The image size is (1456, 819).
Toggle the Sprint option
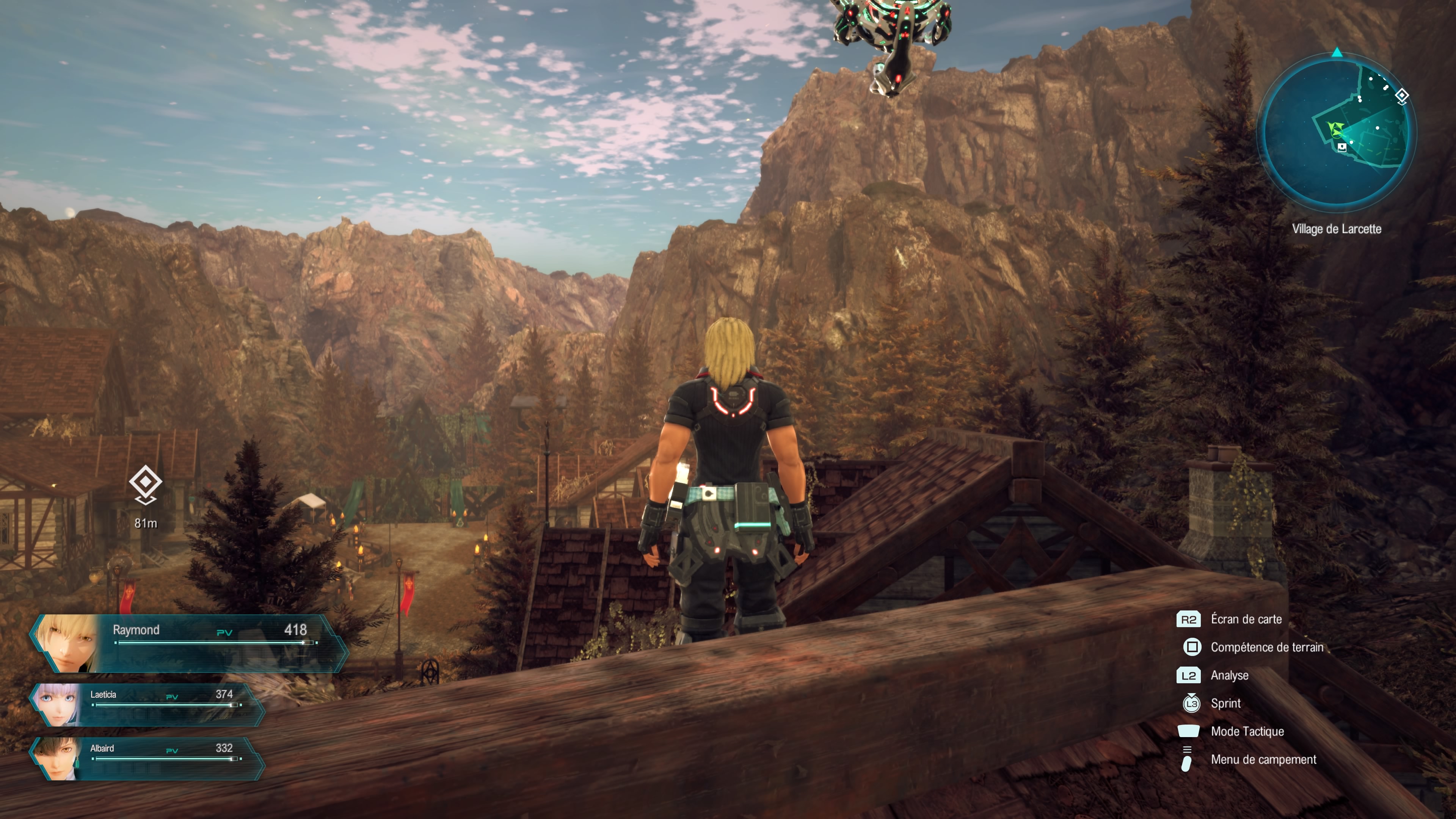pyautogui.click(x=1225, y=704)
